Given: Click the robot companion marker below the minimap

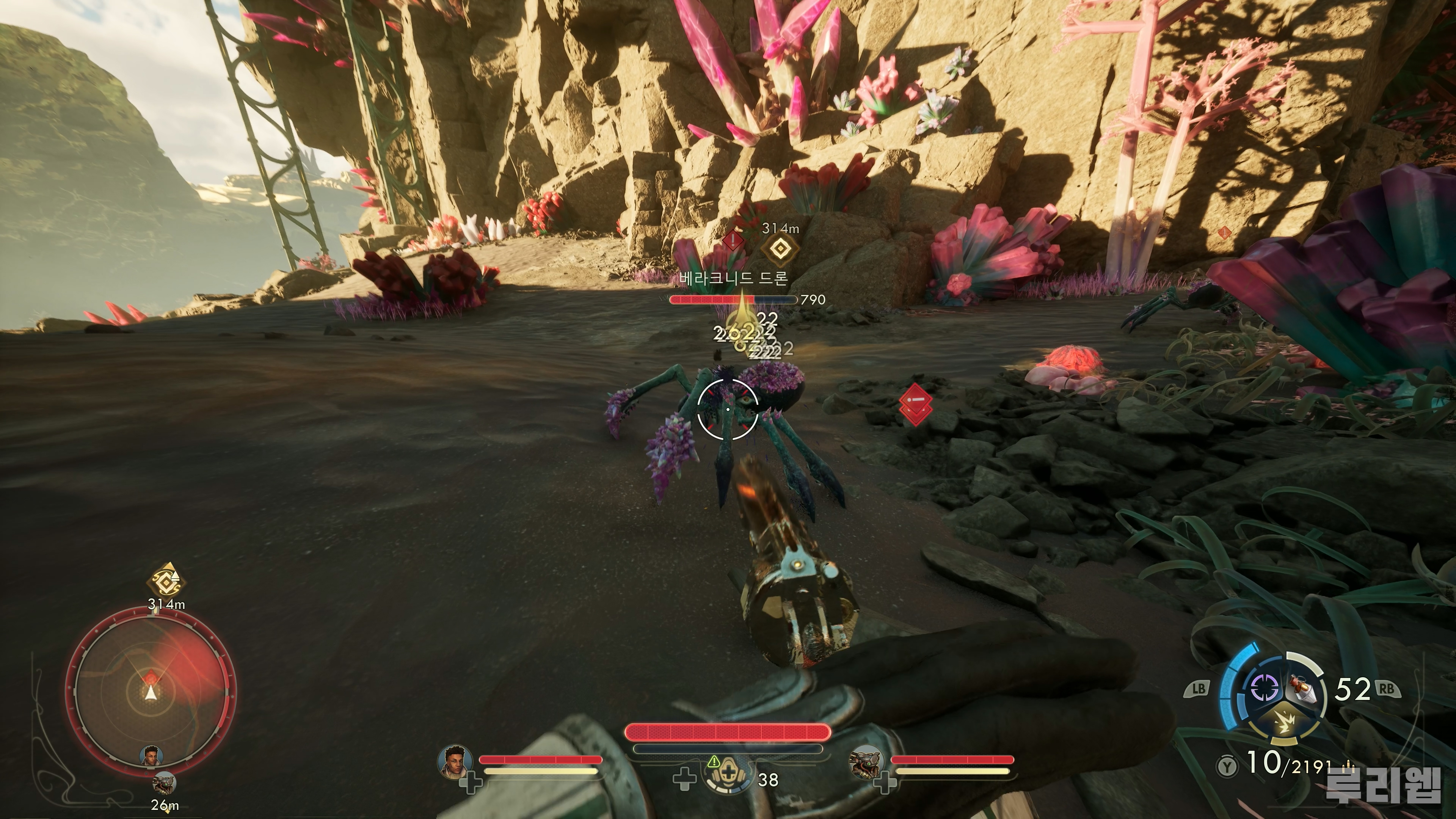Looking at the screenshot, I should [165, 784].
